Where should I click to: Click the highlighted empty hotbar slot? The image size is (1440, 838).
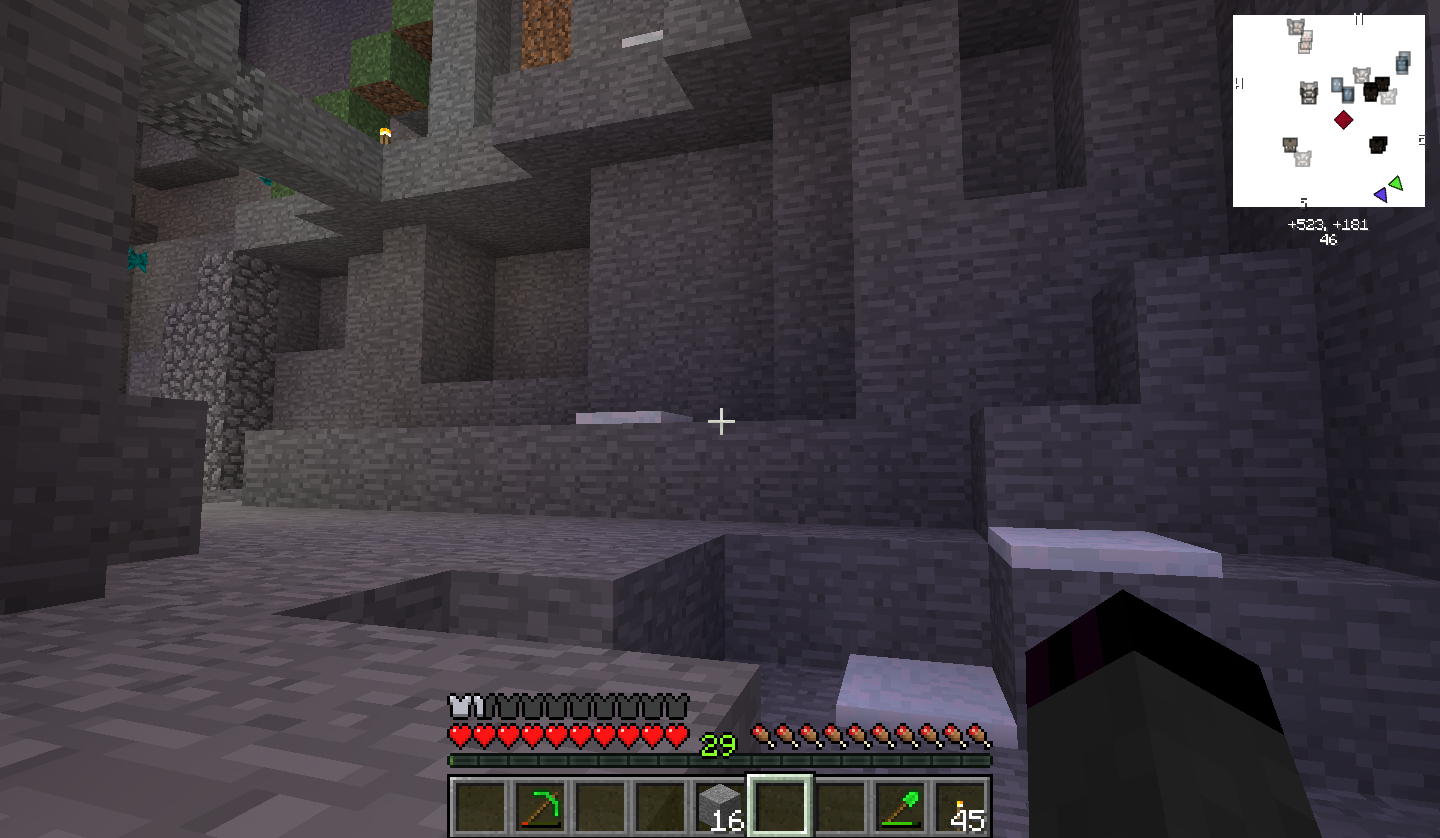(780, 806)
